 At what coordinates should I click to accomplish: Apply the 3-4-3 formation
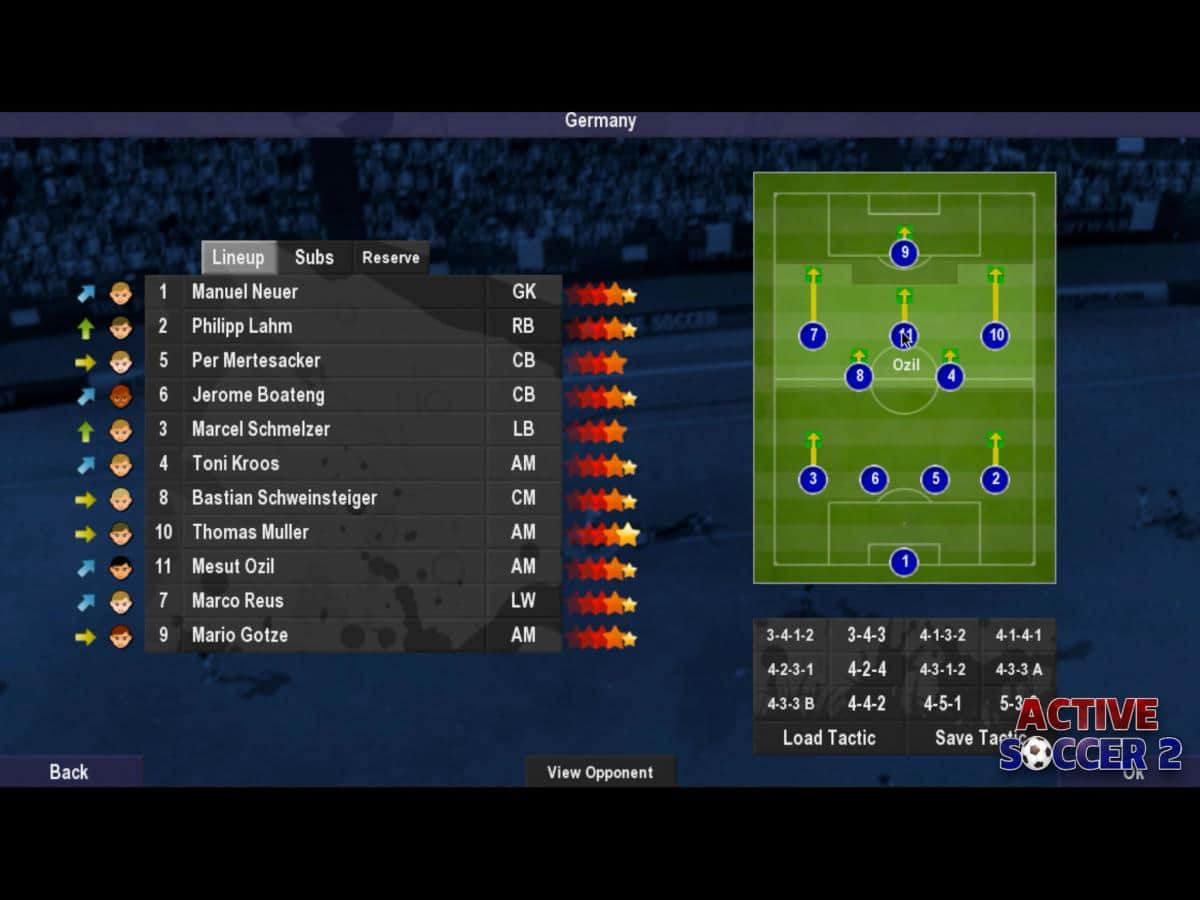pyautogui.click(x=866, y=635)
